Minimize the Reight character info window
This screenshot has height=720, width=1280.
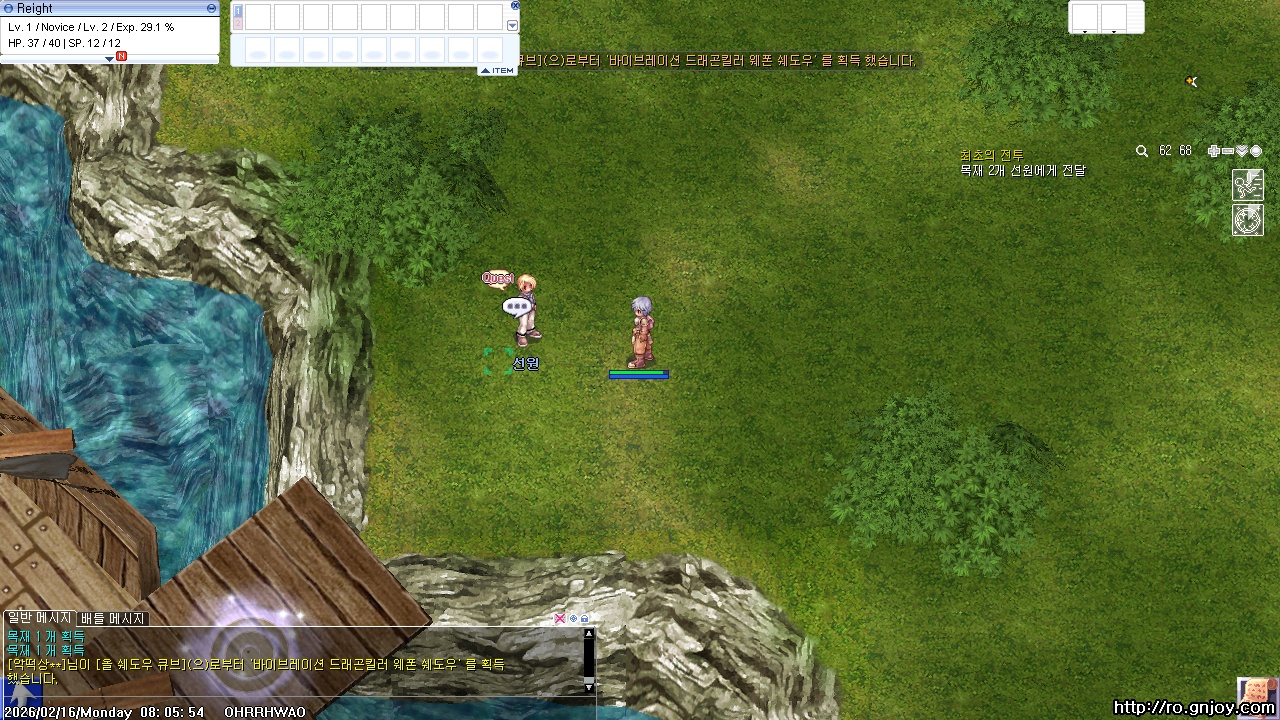point(211,8)
